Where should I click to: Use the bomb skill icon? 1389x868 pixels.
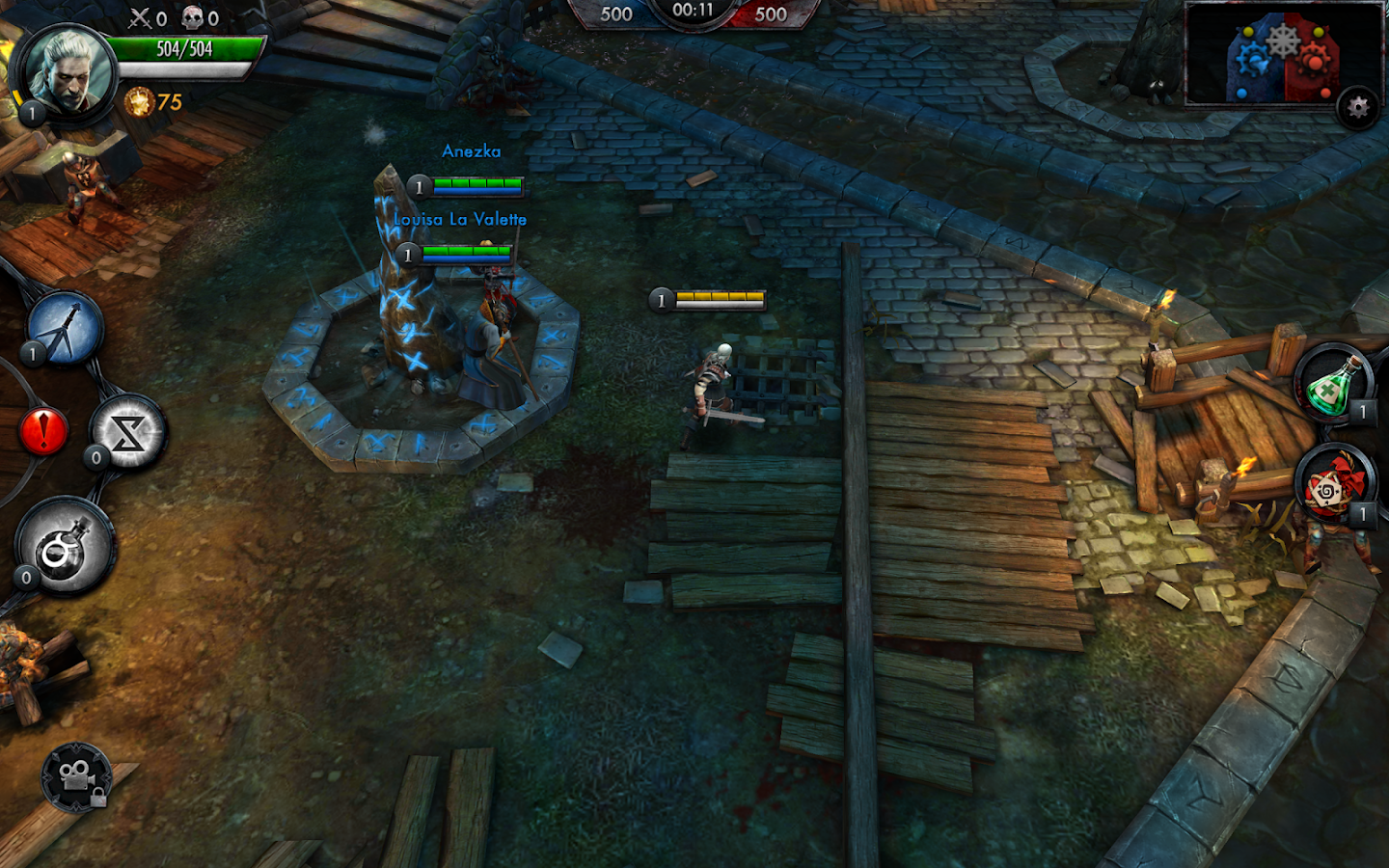tap(66, 547)
